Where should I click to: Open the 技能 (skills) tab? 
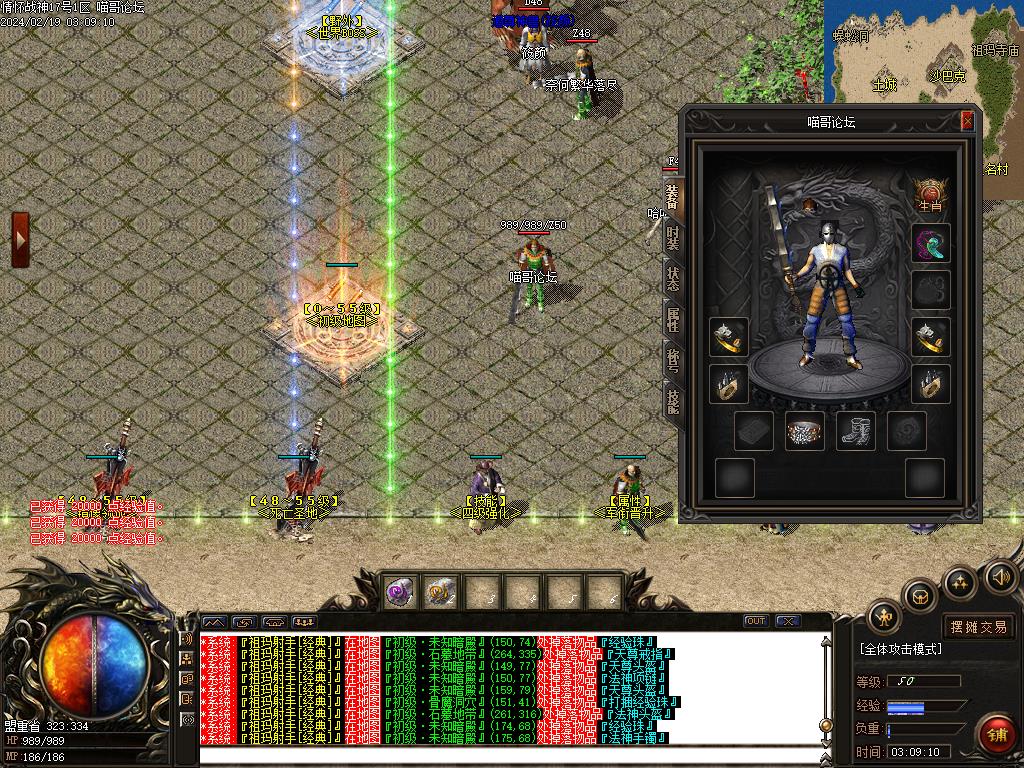[x=673, y=401]
